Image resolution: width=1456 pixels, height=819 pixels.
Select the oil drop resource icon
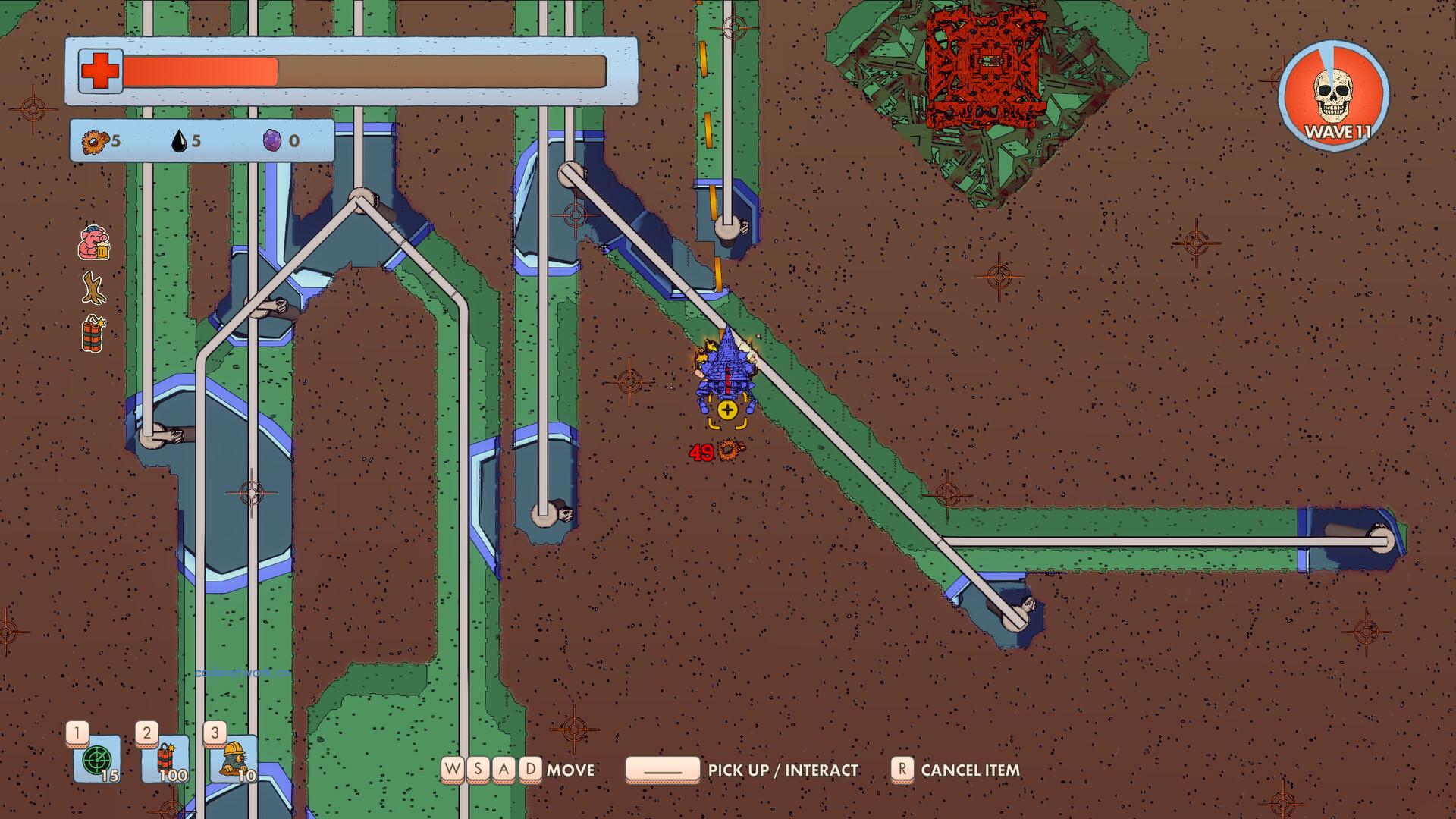[x=180, y=141]
